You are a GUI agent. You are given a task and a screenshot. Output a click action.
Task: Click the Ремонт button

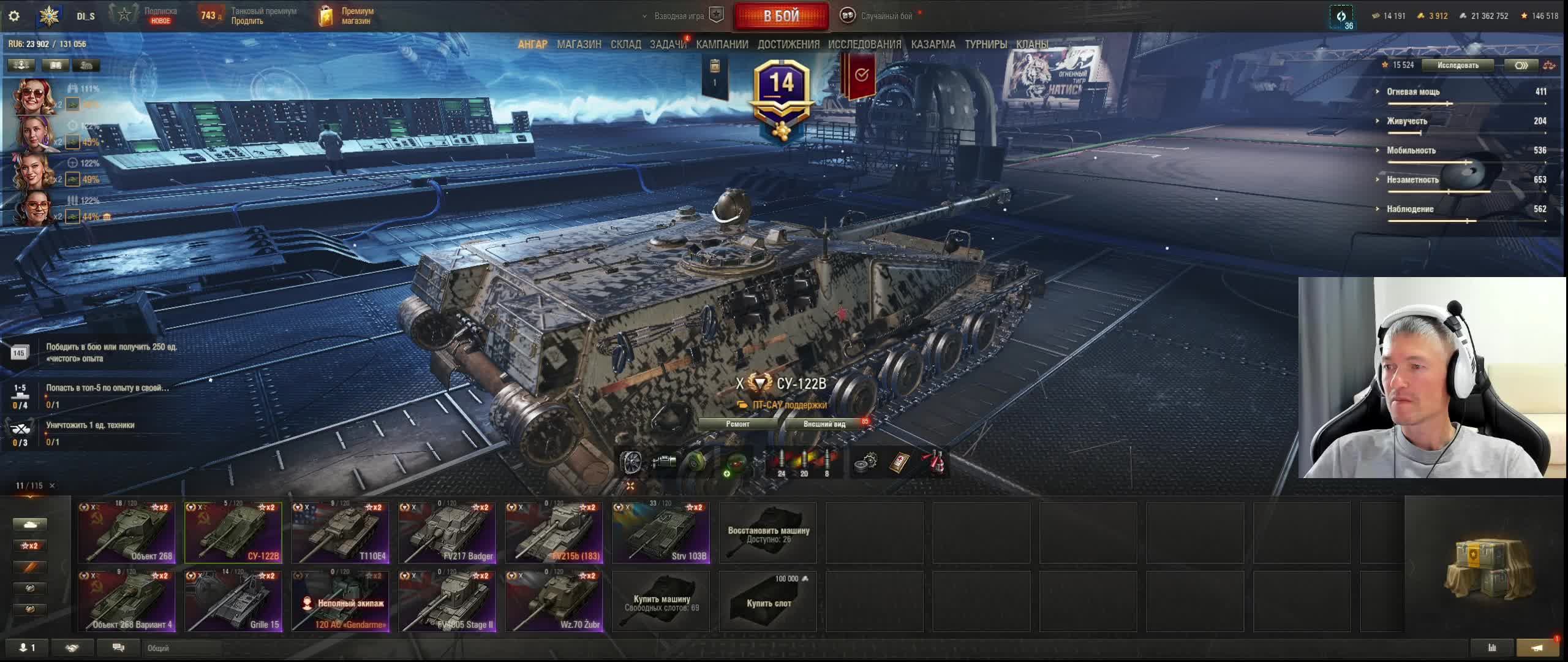coord(737,424)
